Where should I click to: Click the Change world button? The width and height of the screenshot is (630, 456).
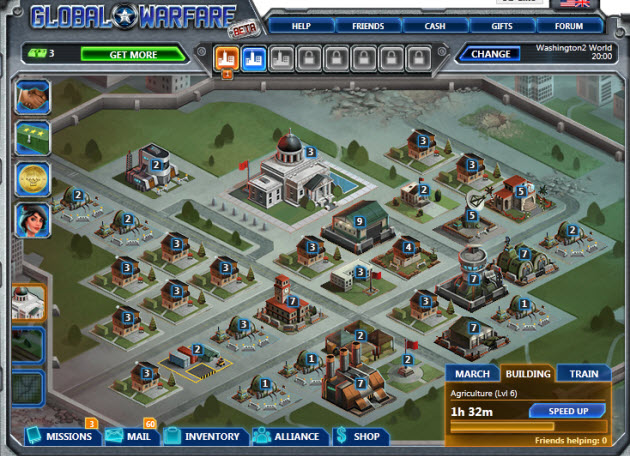pyautogui.click(x=490, y=54)
